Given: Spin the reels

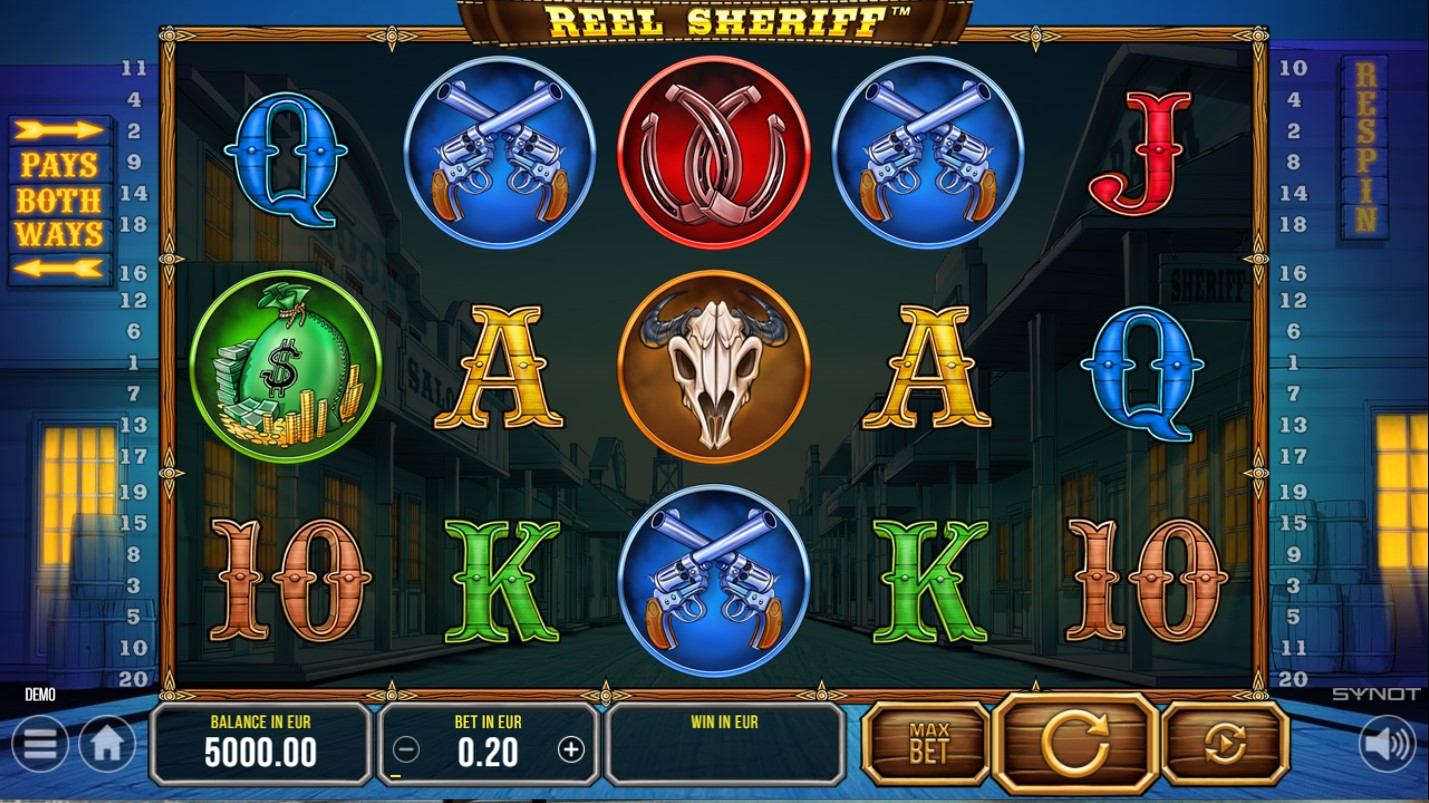Looking at the screenshot, I should click(x=1075, y=742).
